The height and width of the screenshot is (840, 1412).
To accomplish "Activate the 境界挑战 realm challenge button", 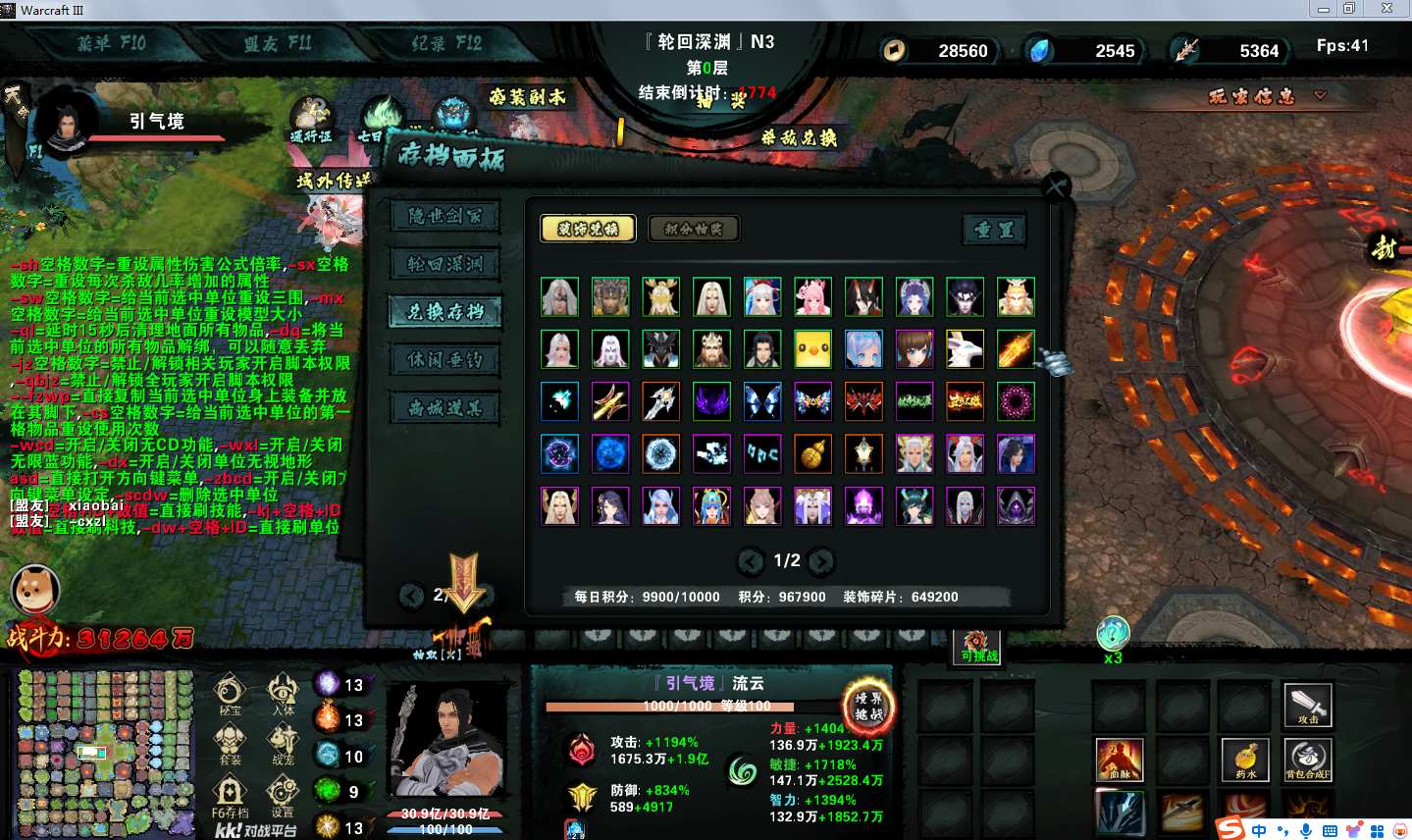I will [868, 706].
